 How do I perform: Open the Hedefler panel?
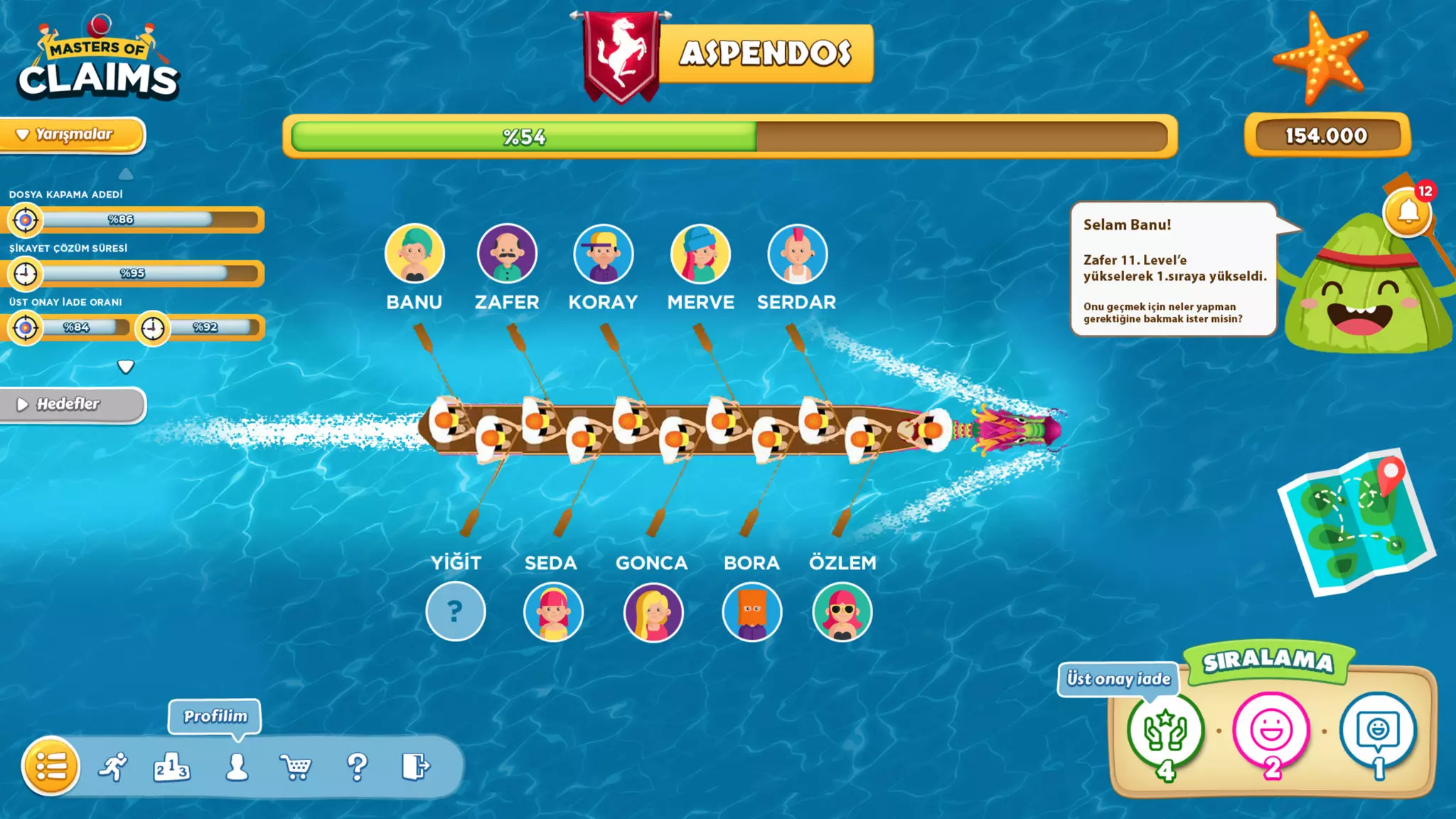point(71,405)
